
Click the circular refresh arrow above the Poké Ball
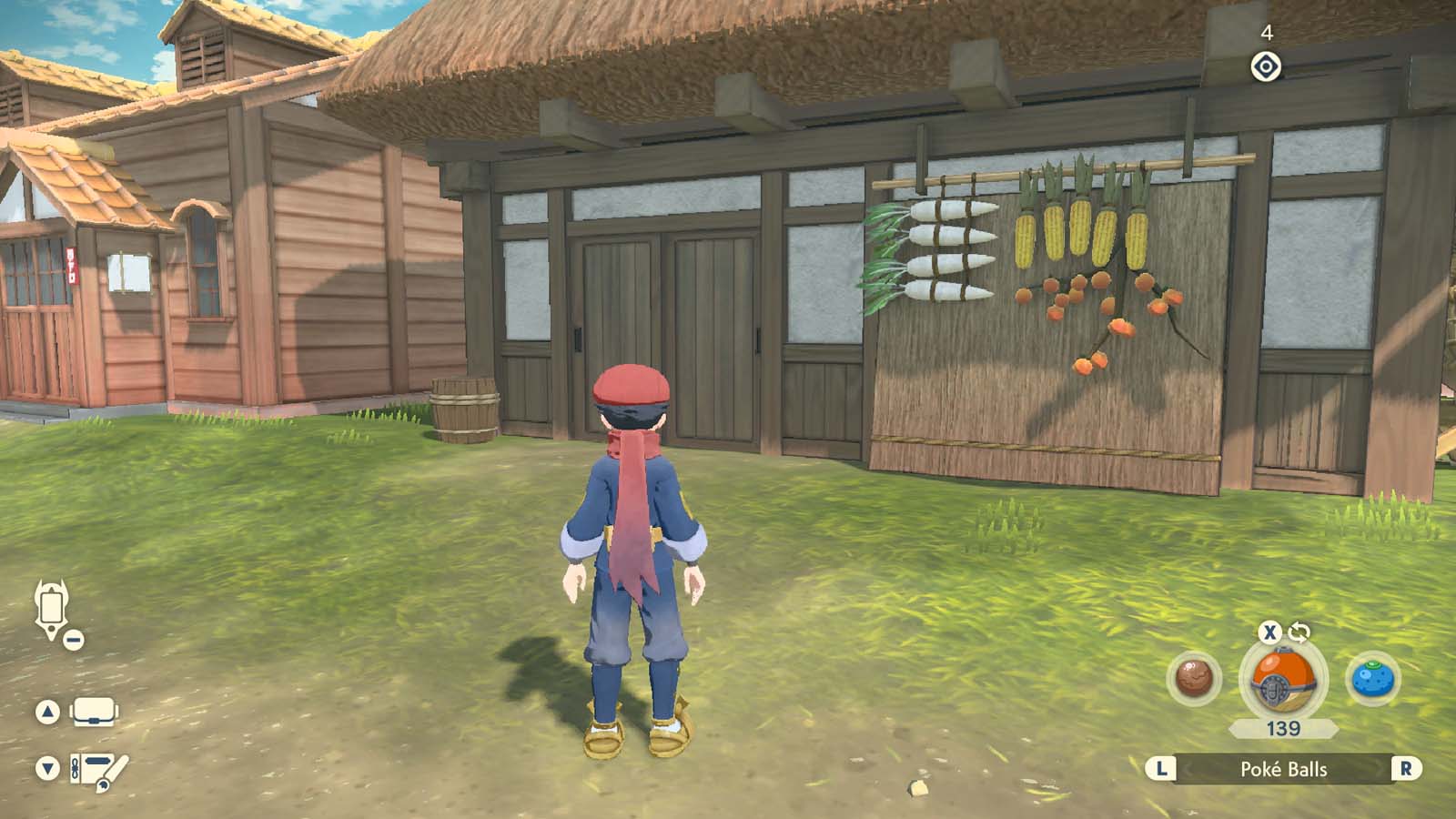pos(1301,632)
